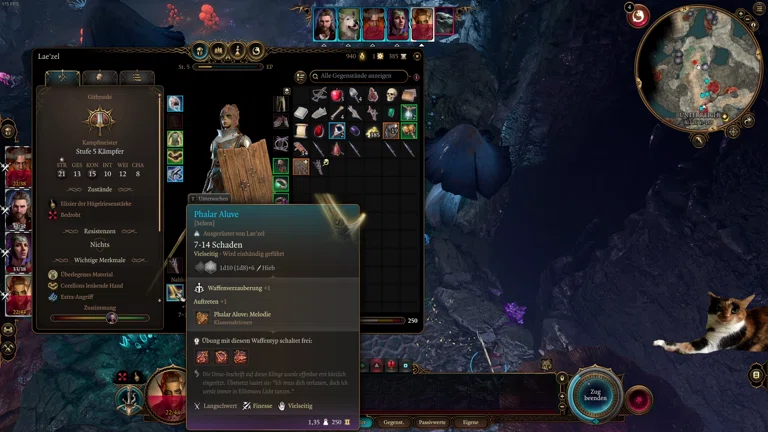Open the inventory sort options button
Viewport: 768px width, 432px height.
(302, 76)
